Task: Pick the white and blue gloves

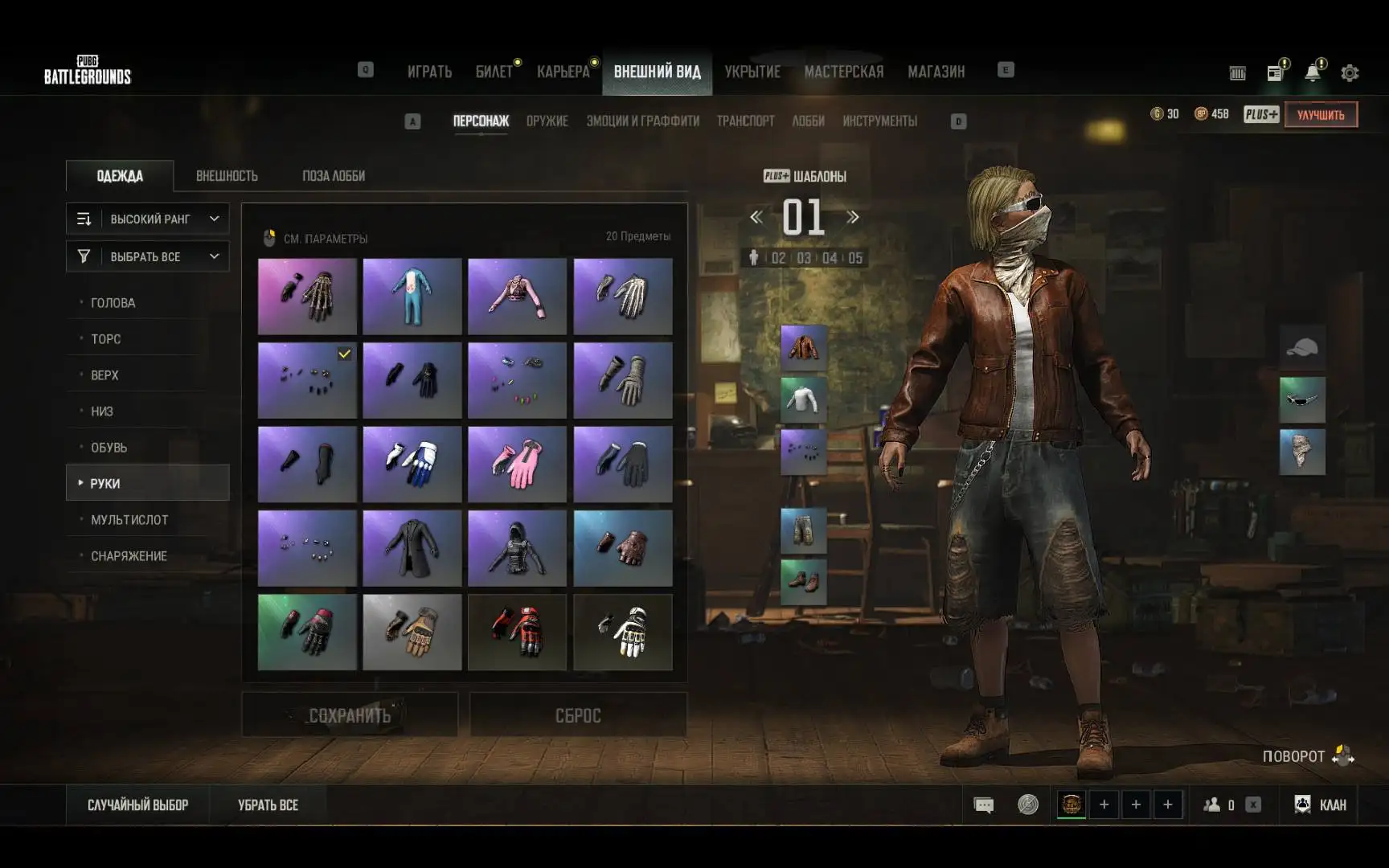Action: point(412,465)
